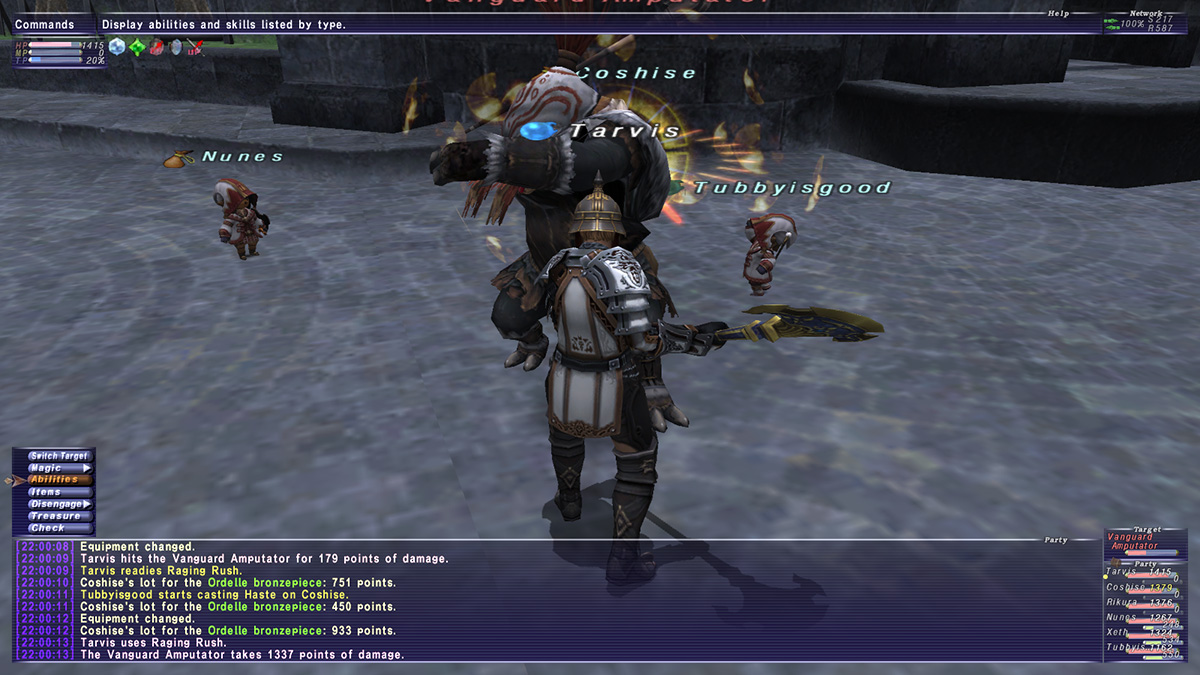1200x675 pixels.
Task: Select the Disengage command
Action: click(x=58, y=504)
